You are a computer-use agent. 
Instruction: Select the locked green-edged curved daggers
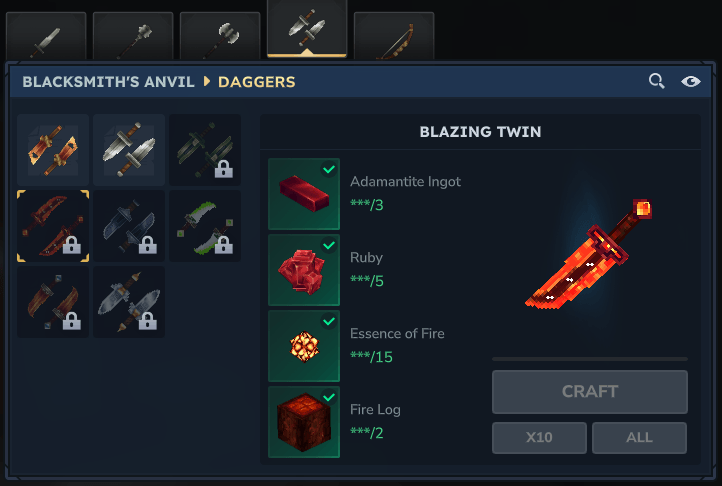(205, 226)
